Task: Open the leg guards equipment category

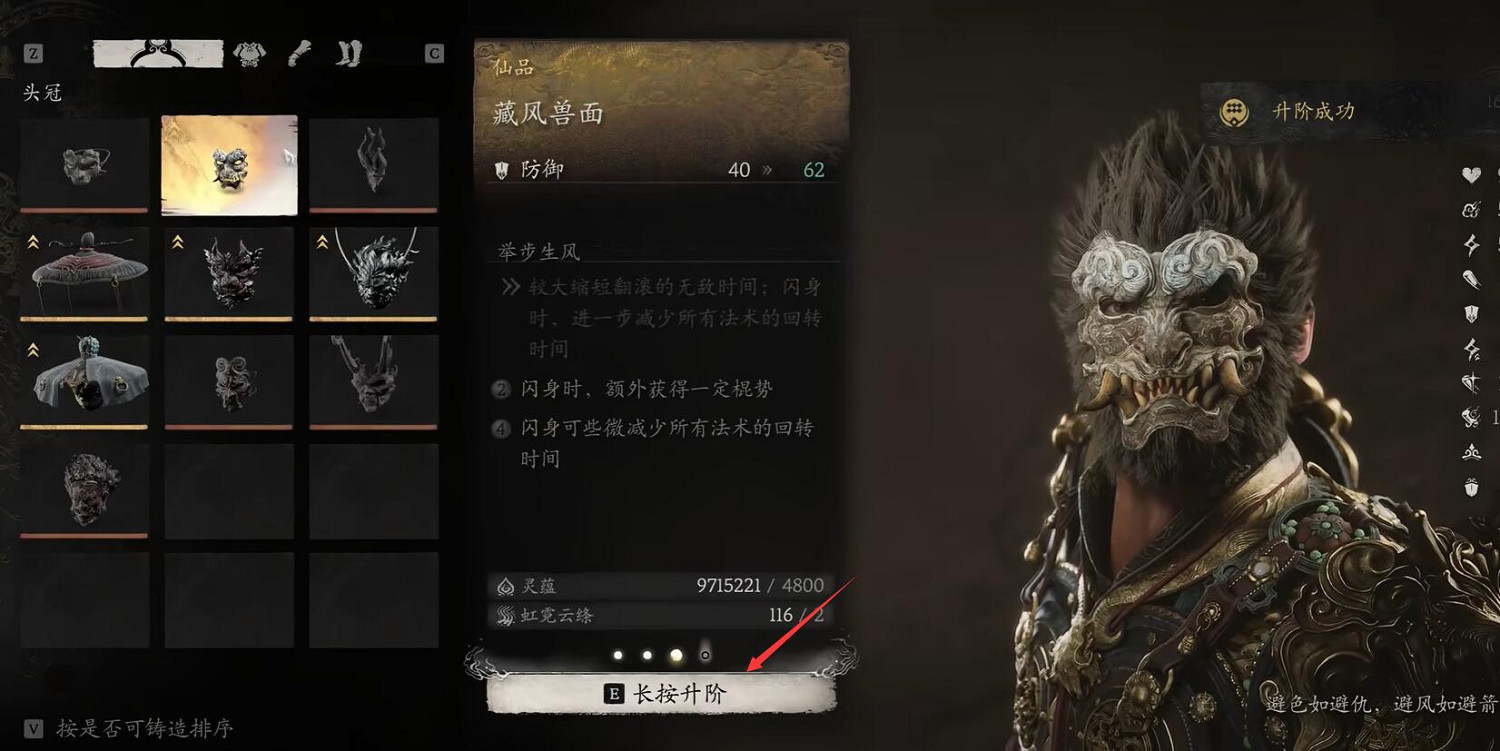Action: [x=350, y=51]
